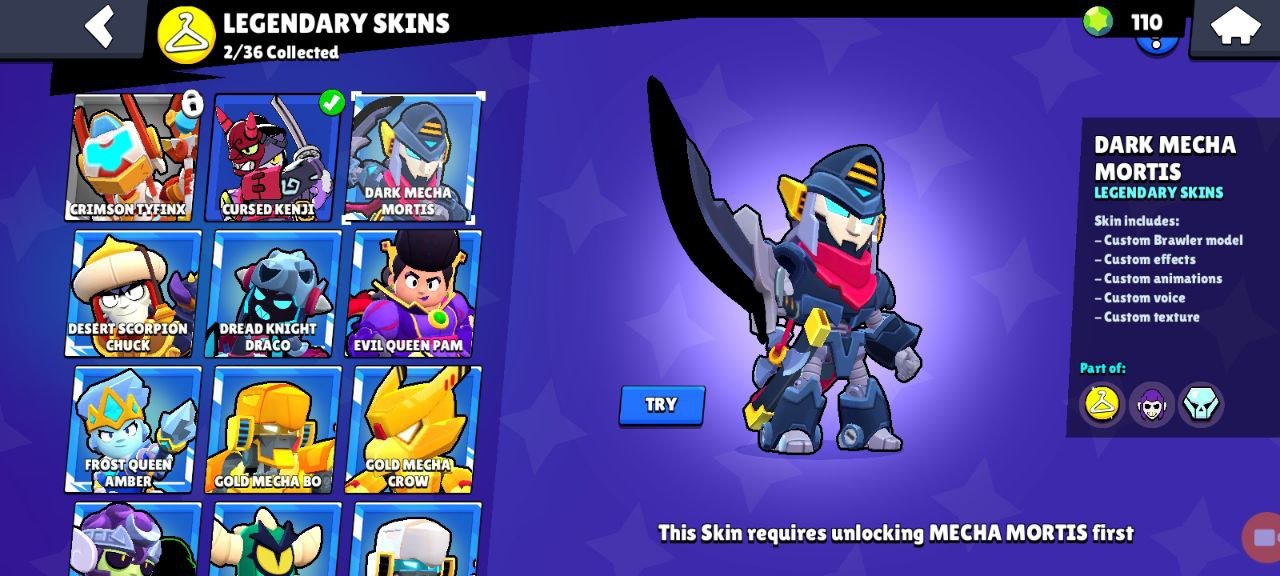Open the yellow hanger skin collection icon
This screenshot has height=576, width=1280.
pyautogui.click(x=1102, y=404)
